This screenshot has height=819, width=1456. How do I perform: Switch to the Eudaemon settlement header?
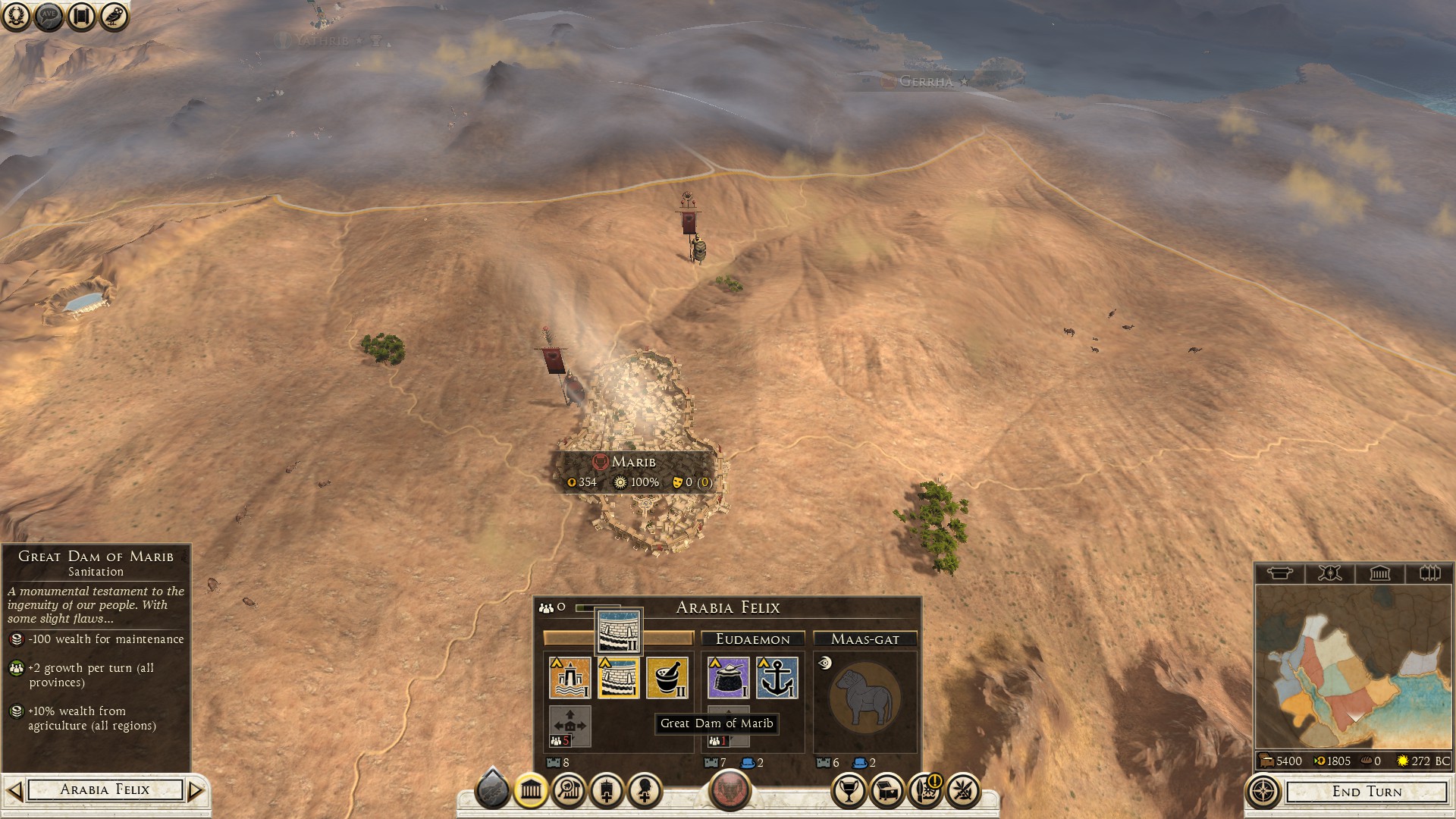pyautogui.click(x=752, y=639)
